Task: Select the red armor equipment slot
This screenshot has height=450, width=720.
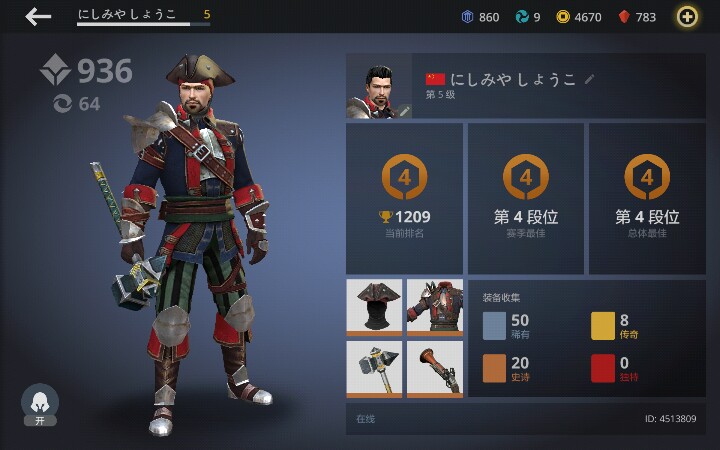Action: tap(435, 306)
